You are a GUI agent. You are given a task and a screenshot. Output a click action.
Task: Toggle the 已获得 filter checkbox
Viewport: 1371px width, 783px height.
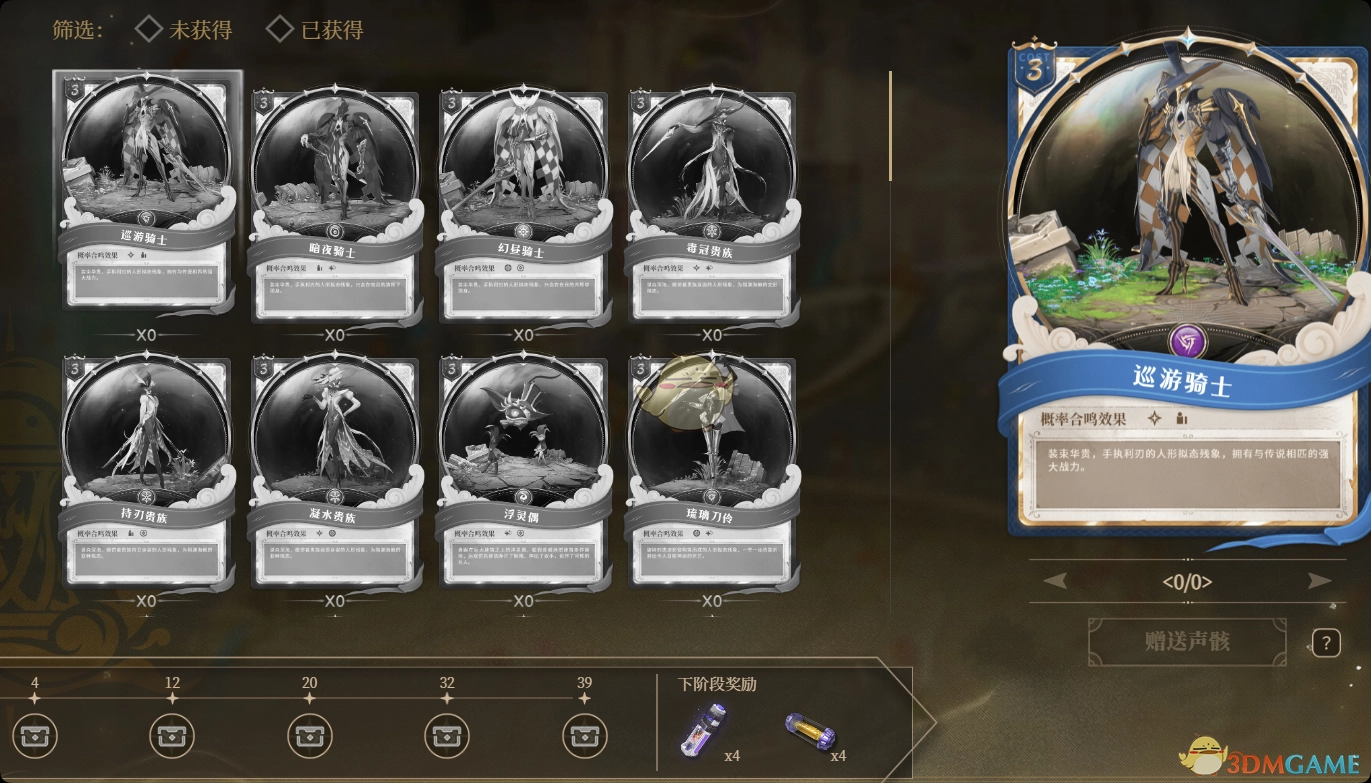pyautogui.click(x=281, y=30)
